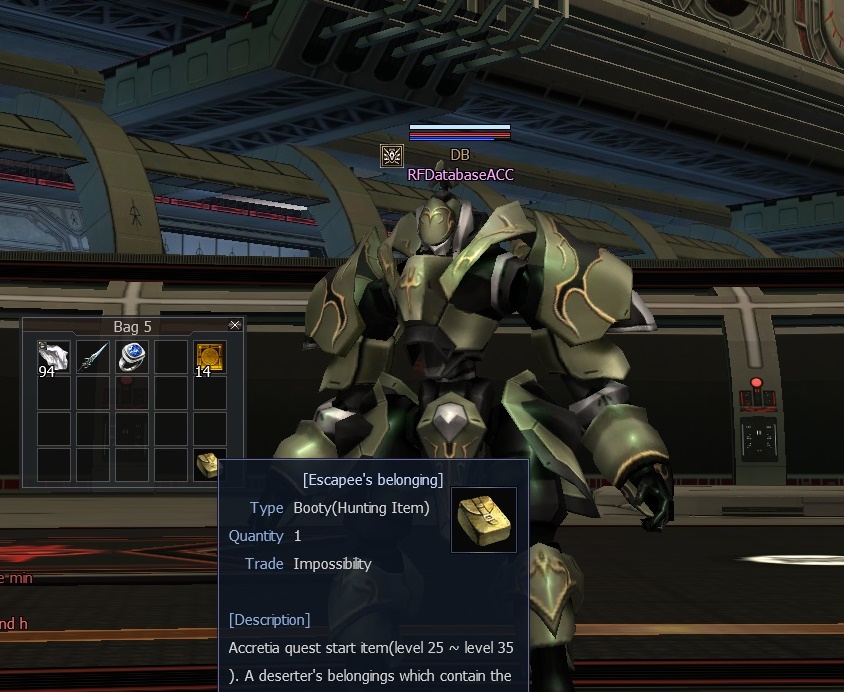Select the golden tablet stack of 14
Viewport: 844px width, 692px height.
pyautogui.click(x=209, y=357)
